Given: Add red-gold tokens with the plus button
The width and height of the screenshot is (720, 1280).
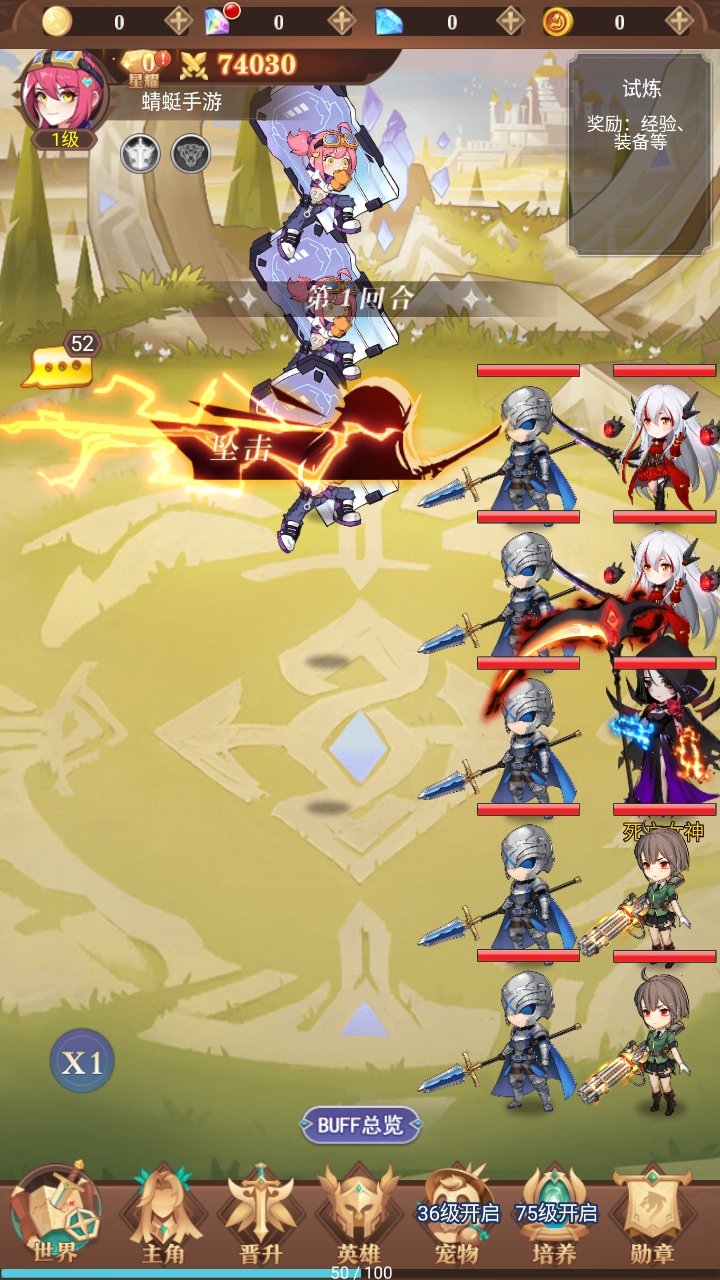Looking at the screenshot, I should [x=679, y=21].
